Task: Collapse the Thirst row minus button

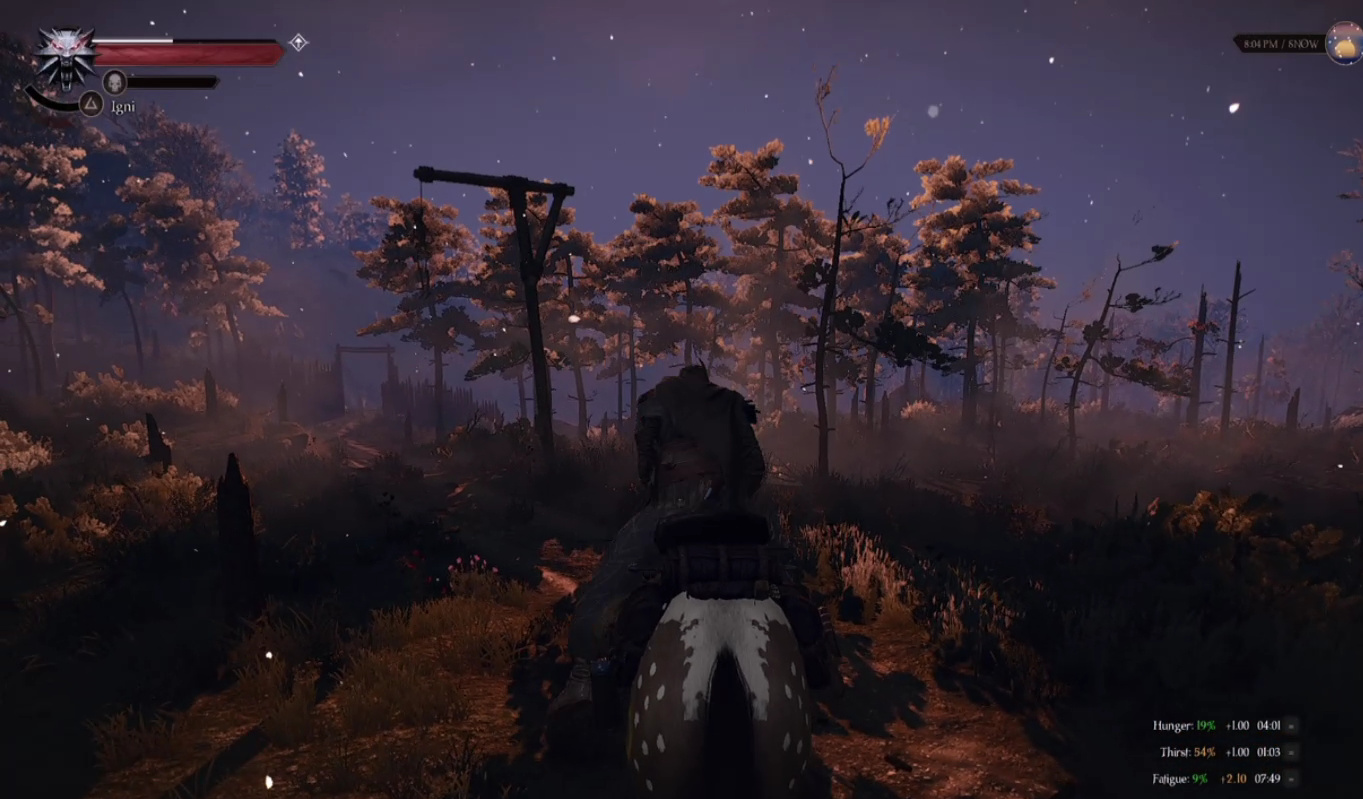Action: click(1292, 752)
